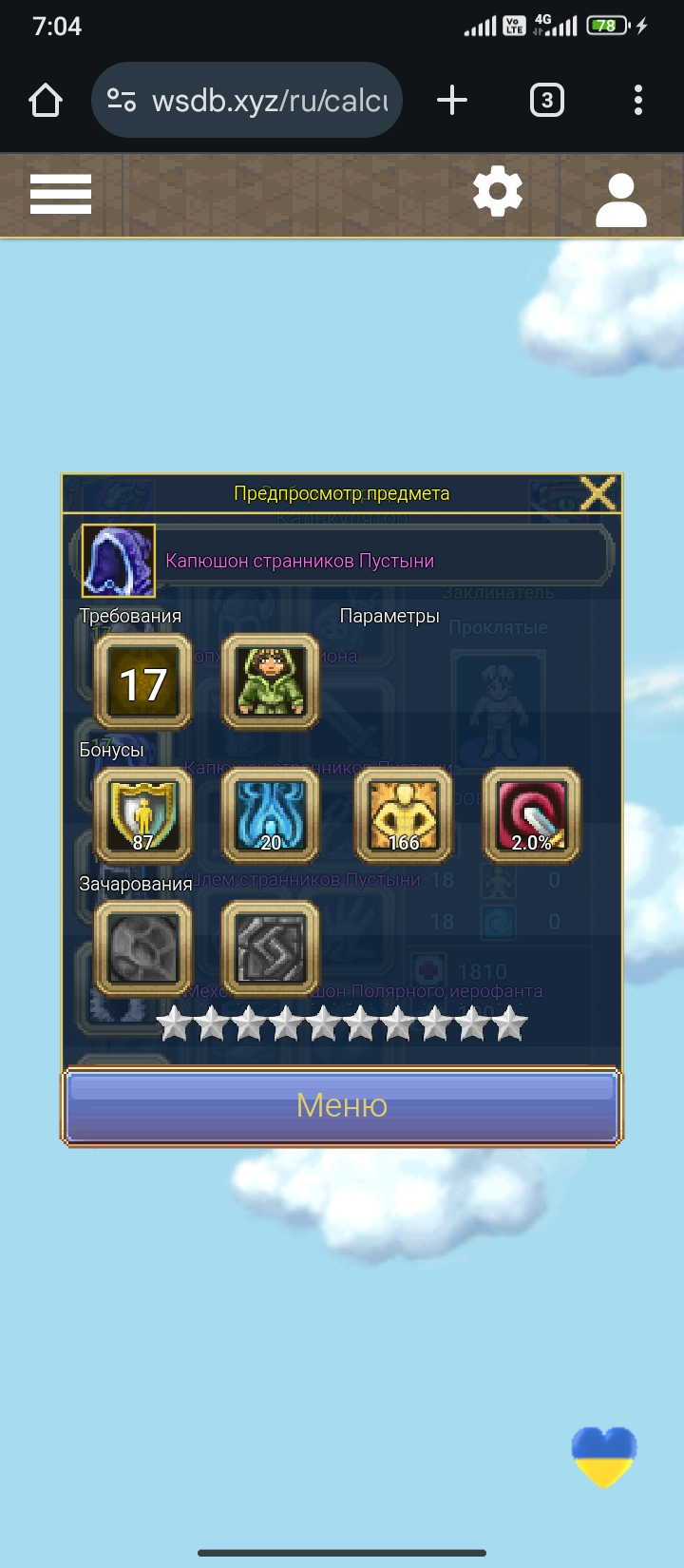Image resolution: width=684 pixels, height=1568 pixels.
Task: Click the purple hood item icon
Action: click(x=118, y=561)
